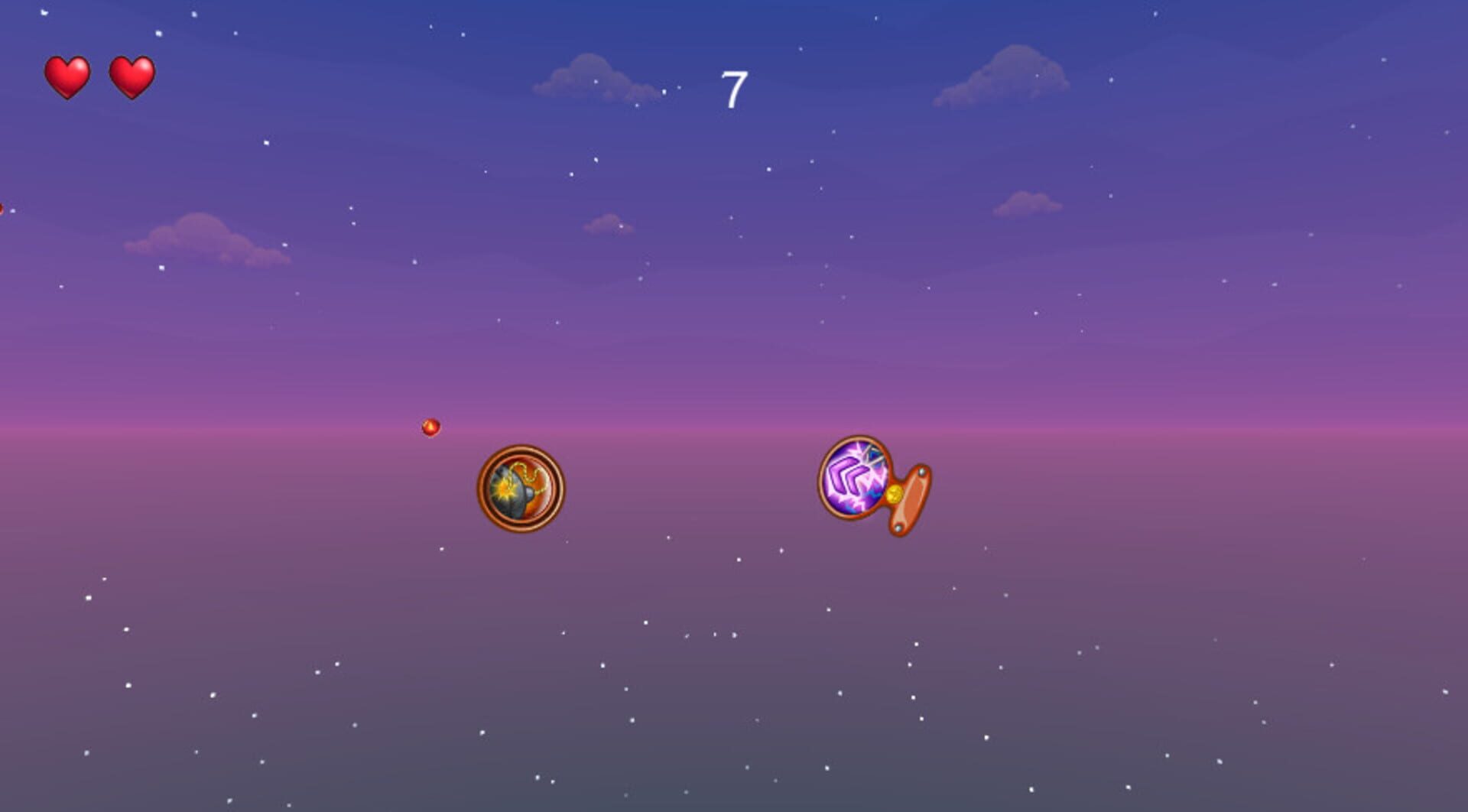Click the first heart life indicator
Screen dimensions: 1468x812
(66, 75)
